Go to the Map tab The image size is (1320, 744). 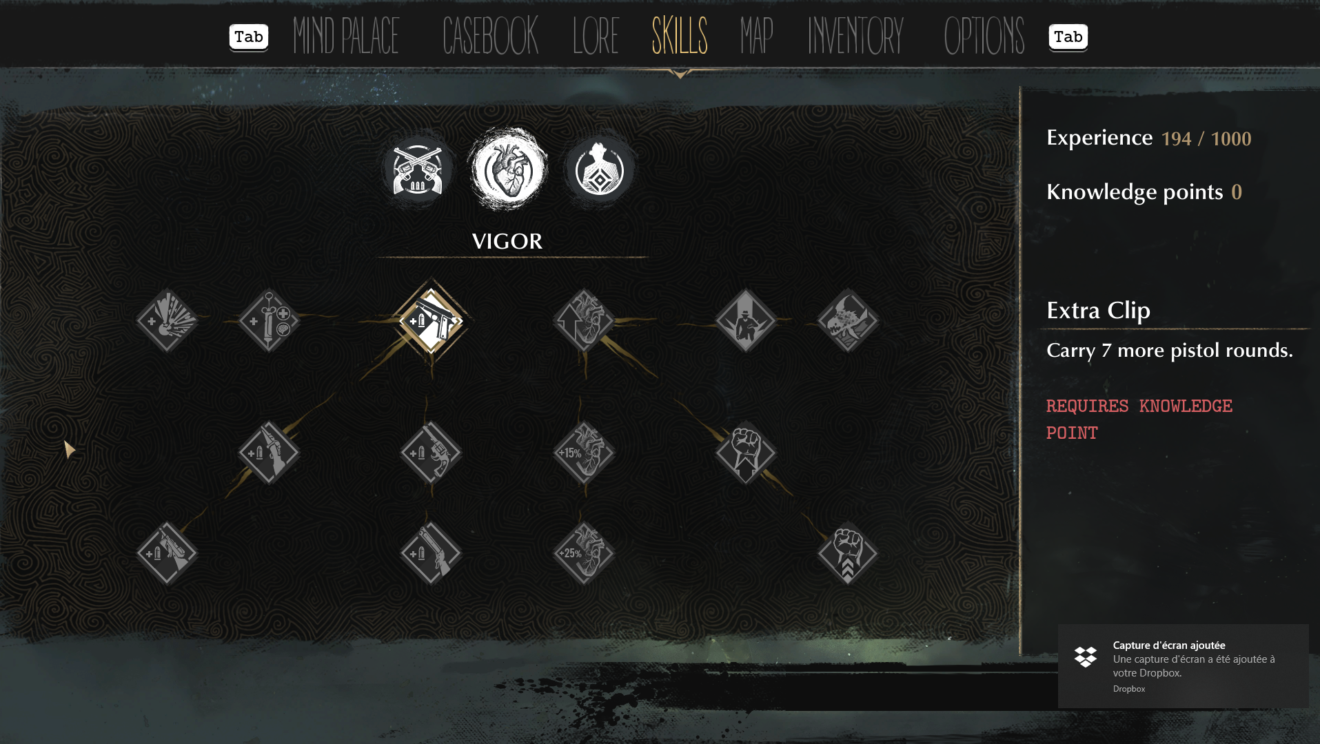pos(757,37)
